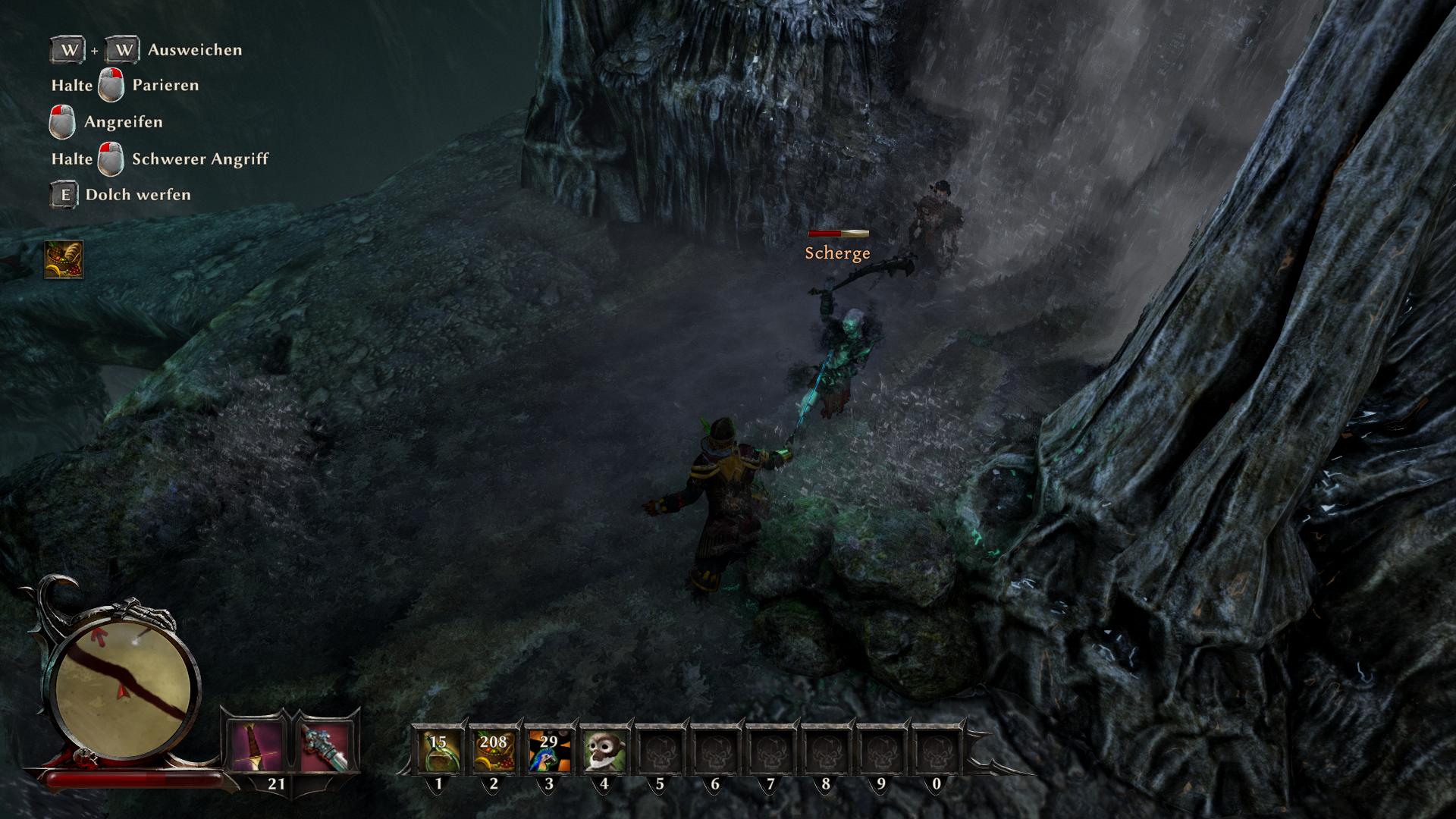Screen dimensions: 1456x819
Task: Select the food basket in hotbar slot 2
Action: click(494, 751)
